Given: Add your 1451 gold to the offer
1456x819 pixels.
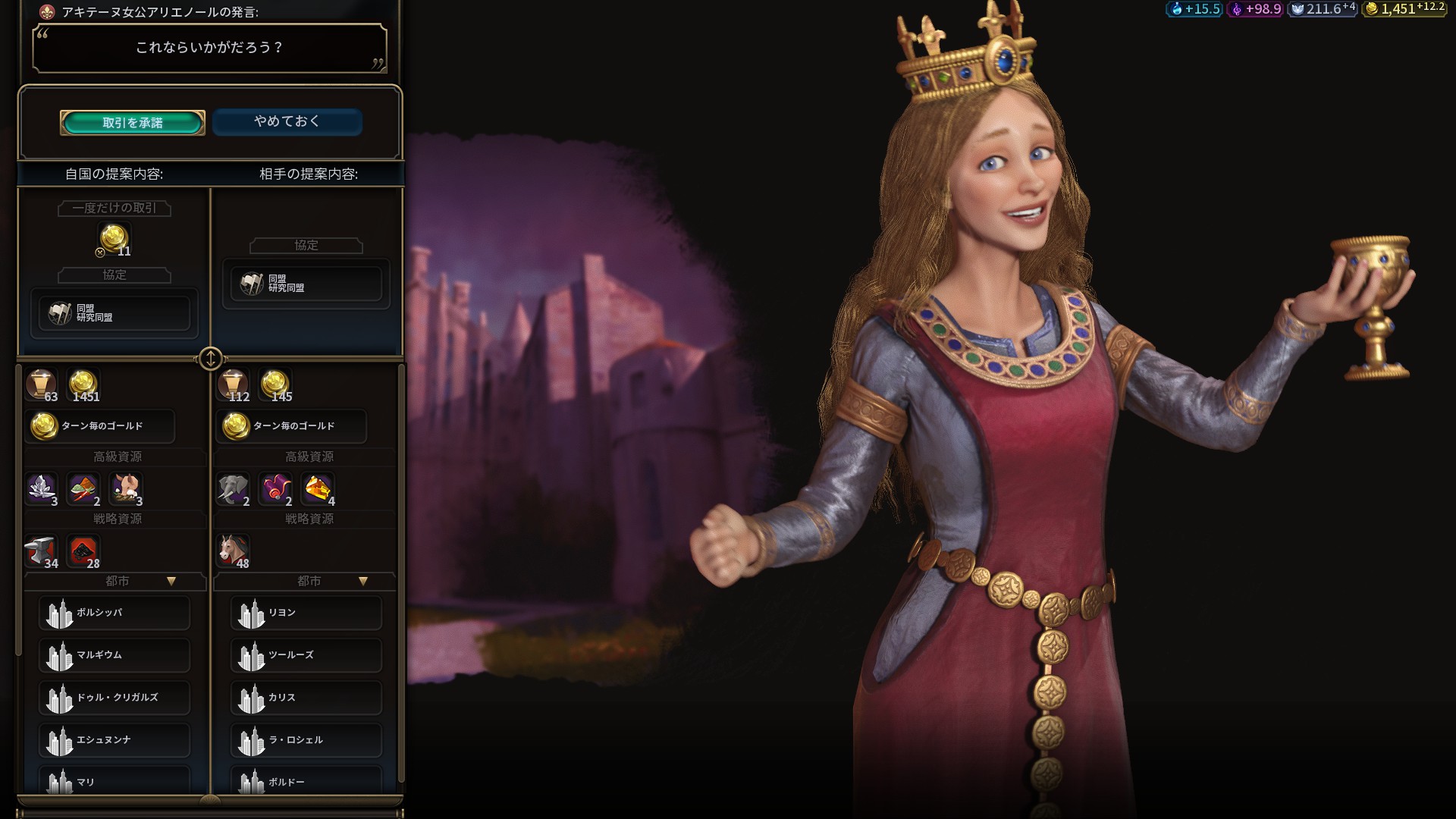Looking at the screenshot, I should click(83, 385).
